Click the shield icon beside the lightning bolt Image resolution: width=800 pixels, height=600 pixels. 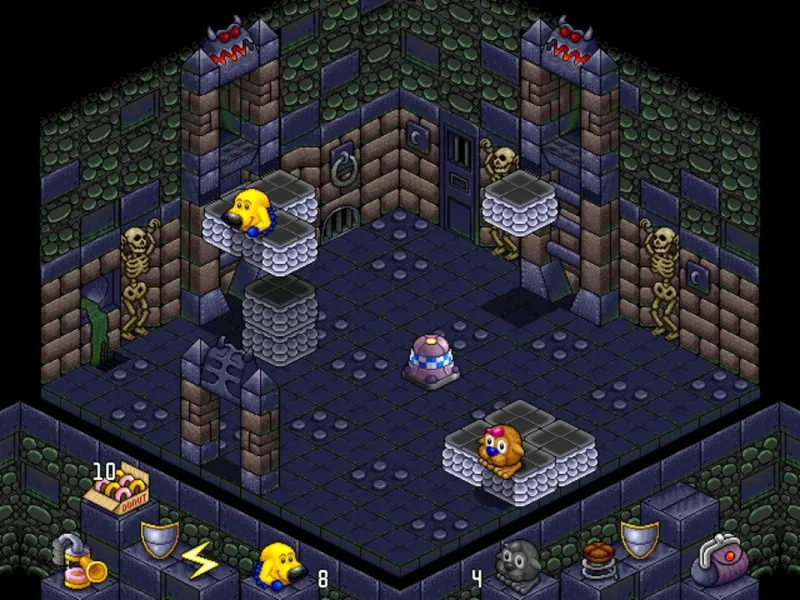click(x=158, y=540)
